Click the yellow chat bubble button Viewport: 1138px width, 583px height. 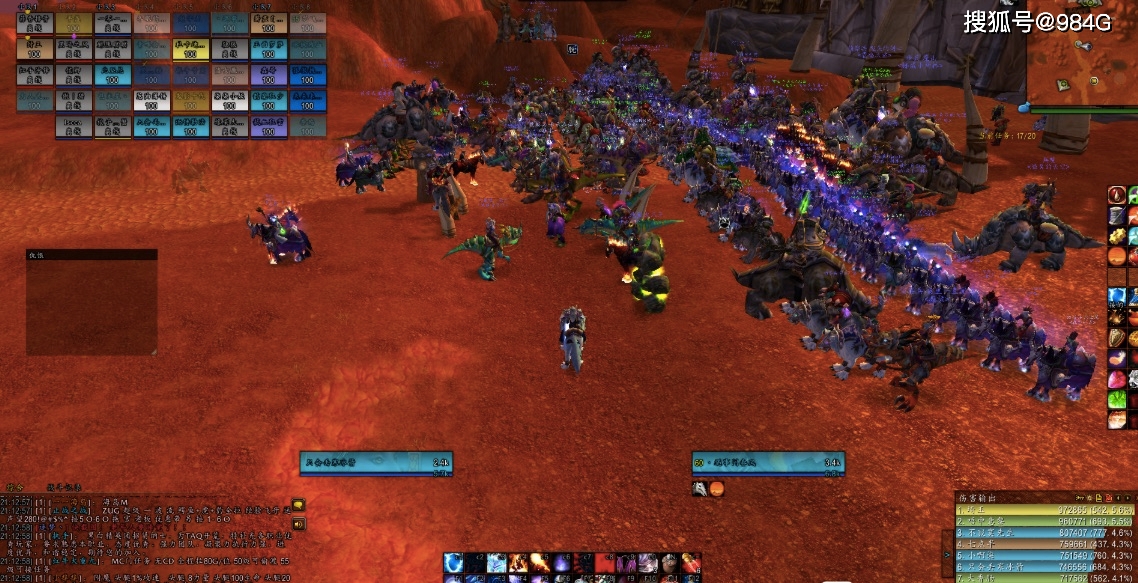[x=298, y=505]
